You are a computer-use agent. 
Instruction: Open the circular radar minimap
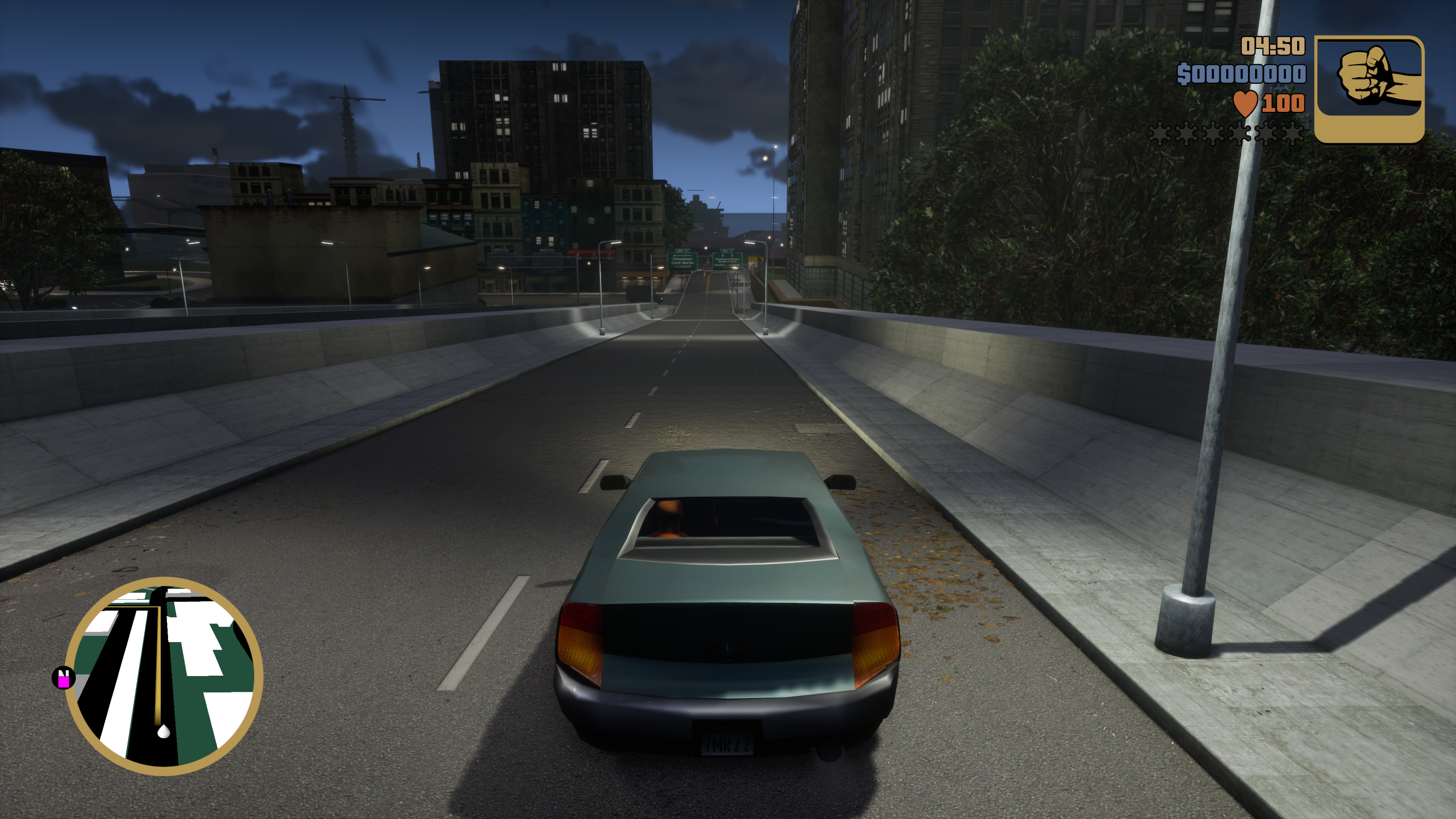coord(164,676)
